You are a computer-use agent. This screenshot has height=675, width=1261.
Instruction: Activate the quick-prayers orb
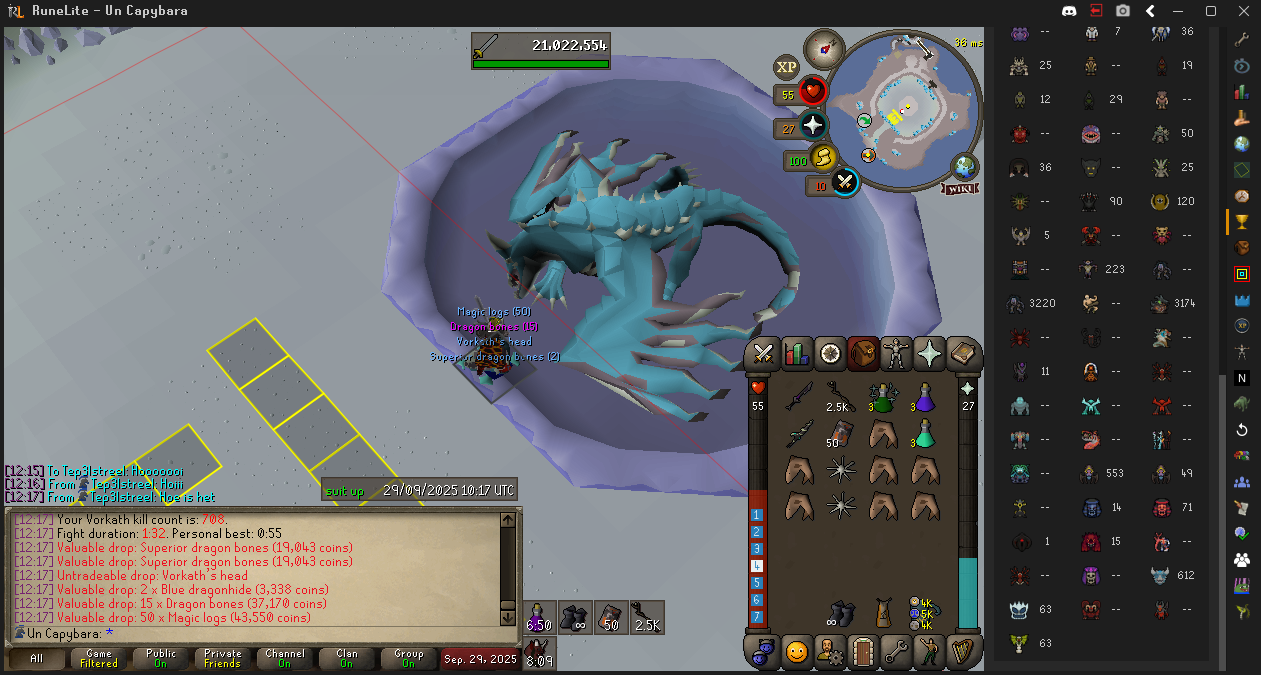click(814, 126)
